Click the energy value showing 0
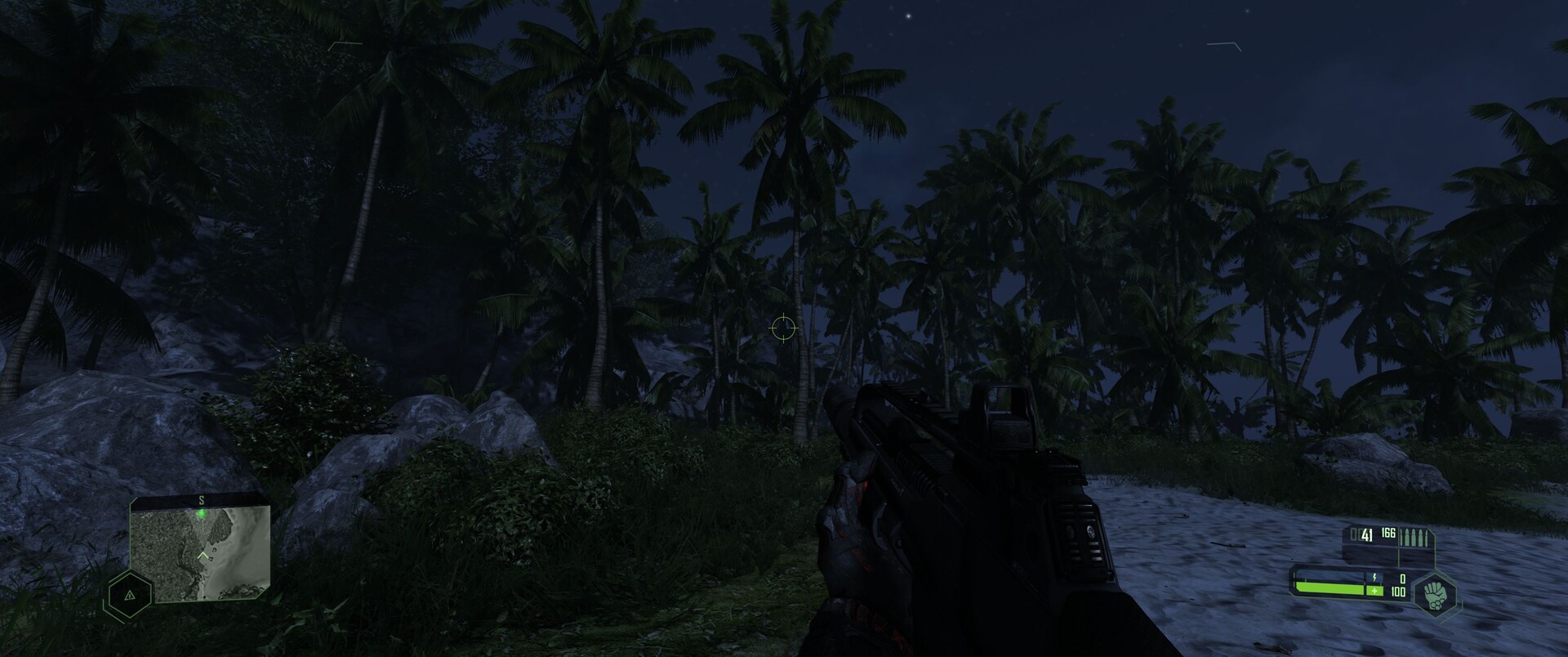The image size is (1568, 657). pyautogui.click(x=1403, y=579)
